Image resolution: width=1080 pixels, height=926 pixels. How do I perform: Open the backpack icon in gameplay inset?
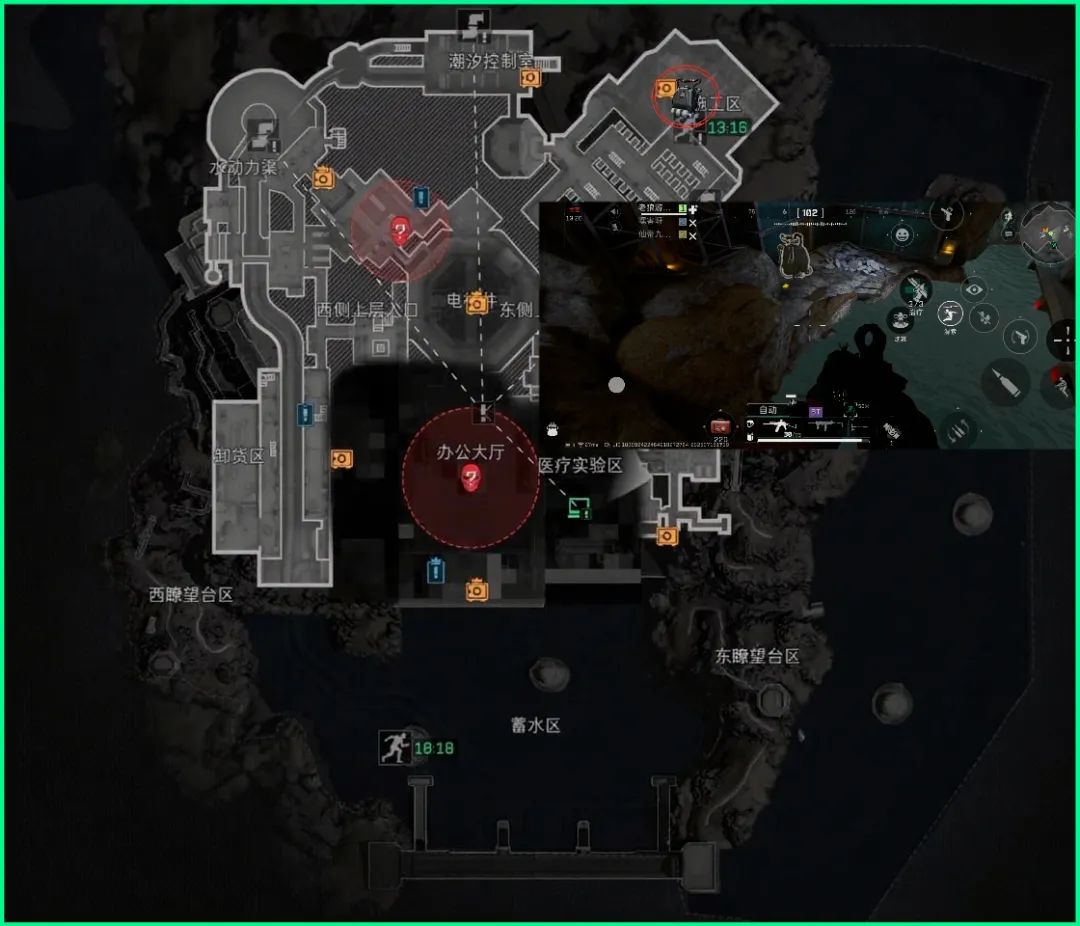[552, 430]
